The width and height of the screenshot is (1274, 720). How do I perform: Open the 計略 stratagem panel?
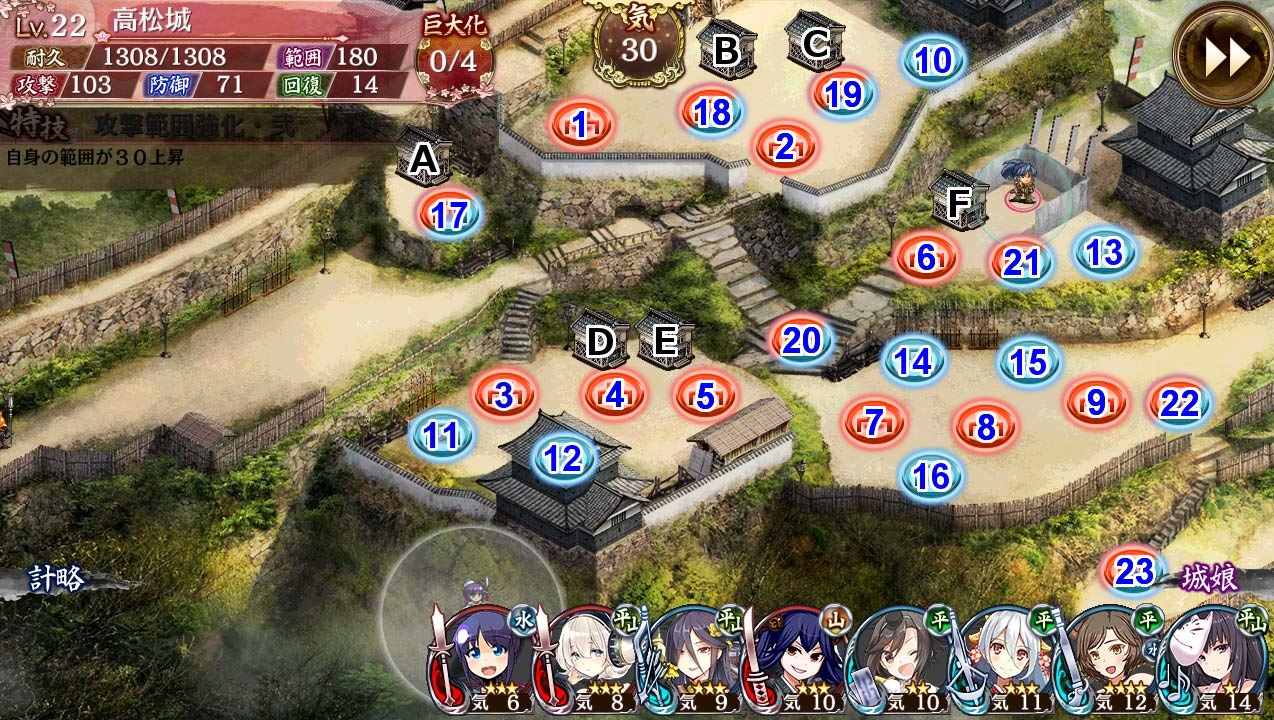(x=56, y=579)
